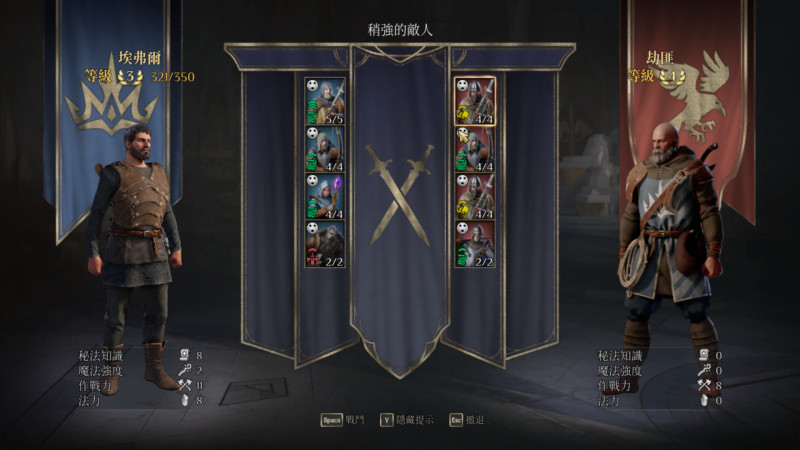Select your dark beast unit showing 2/2
This screenshot has height=450, width=800.
pos(325,244)
